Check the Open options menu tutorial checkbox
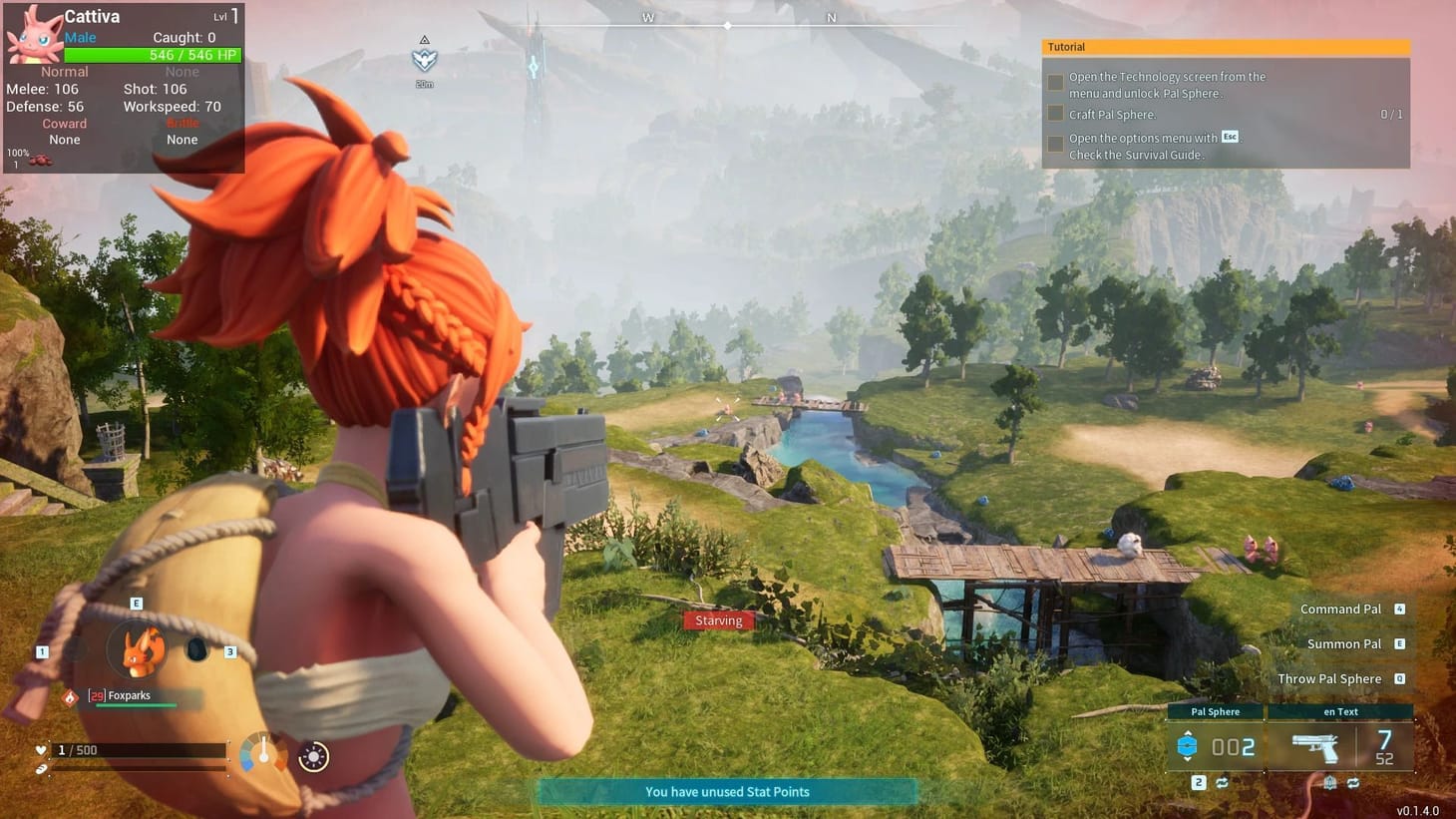Viewport: 1456px width, 819px height. click(1055, 143)
